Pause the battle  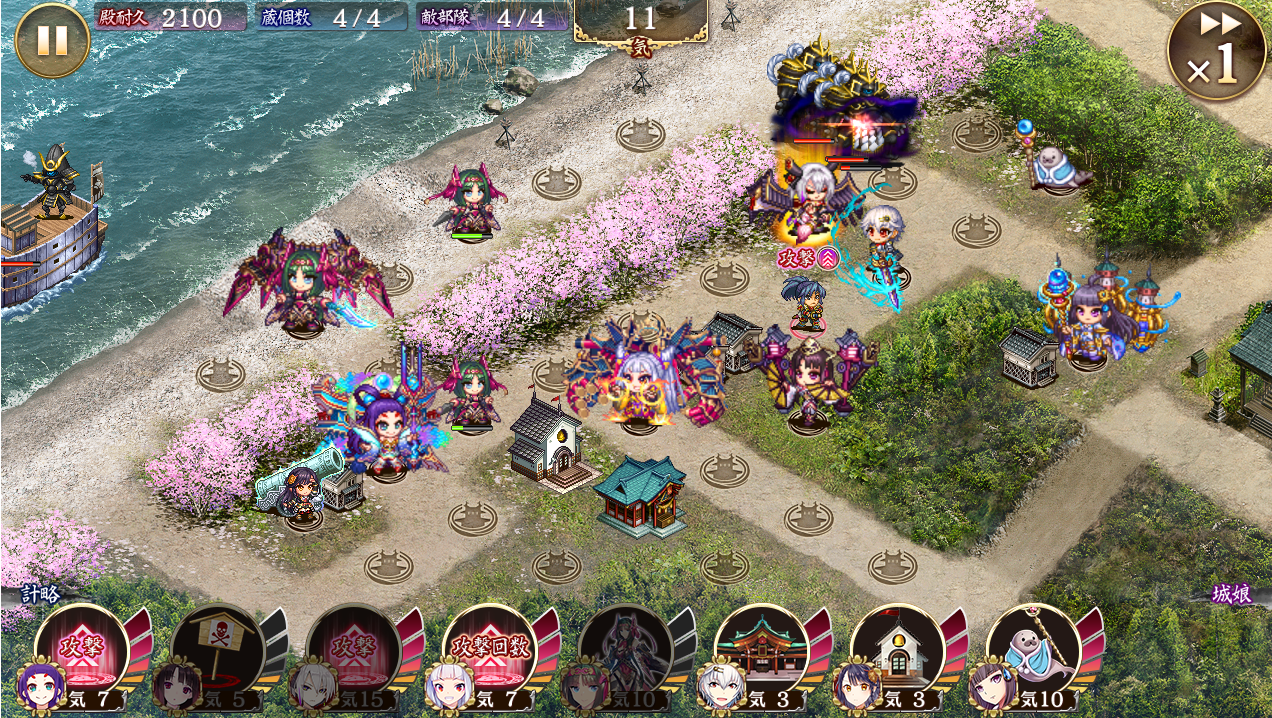click(x=52, y=40)
